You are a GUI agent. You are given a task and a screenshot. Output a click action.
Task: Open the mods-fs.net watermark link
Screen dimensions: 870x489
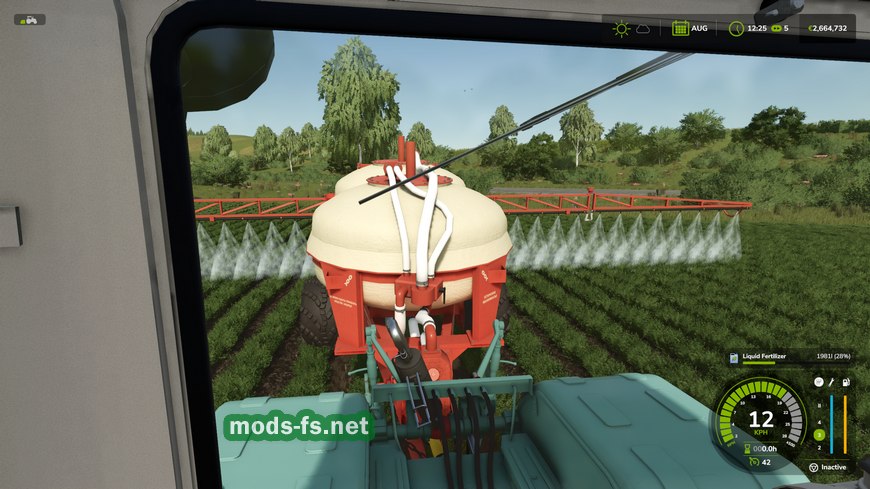[298, 428]
